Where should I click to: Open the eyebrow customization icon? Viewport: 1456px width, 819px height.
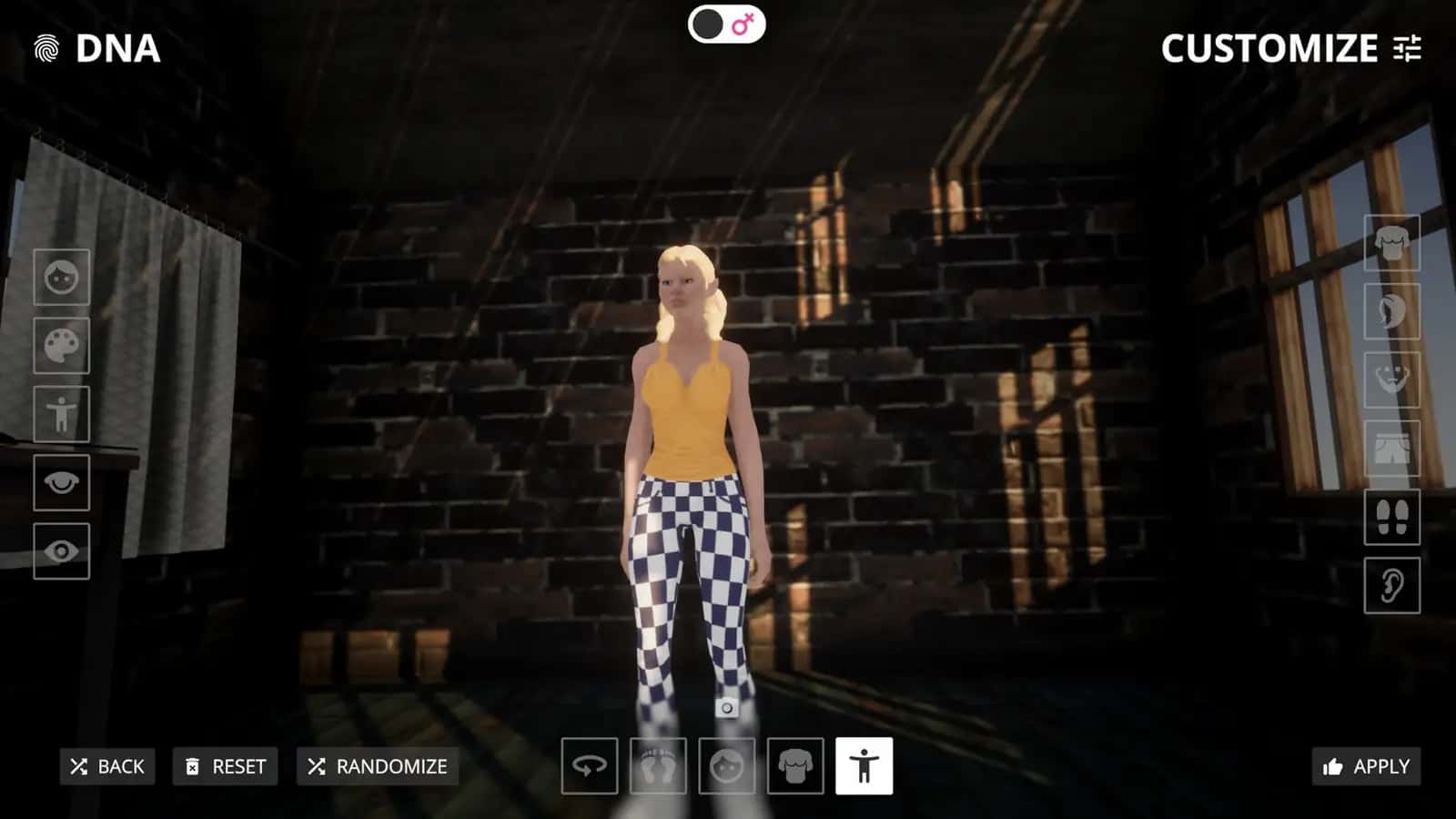pyautogui.click(x=60, y=482)
